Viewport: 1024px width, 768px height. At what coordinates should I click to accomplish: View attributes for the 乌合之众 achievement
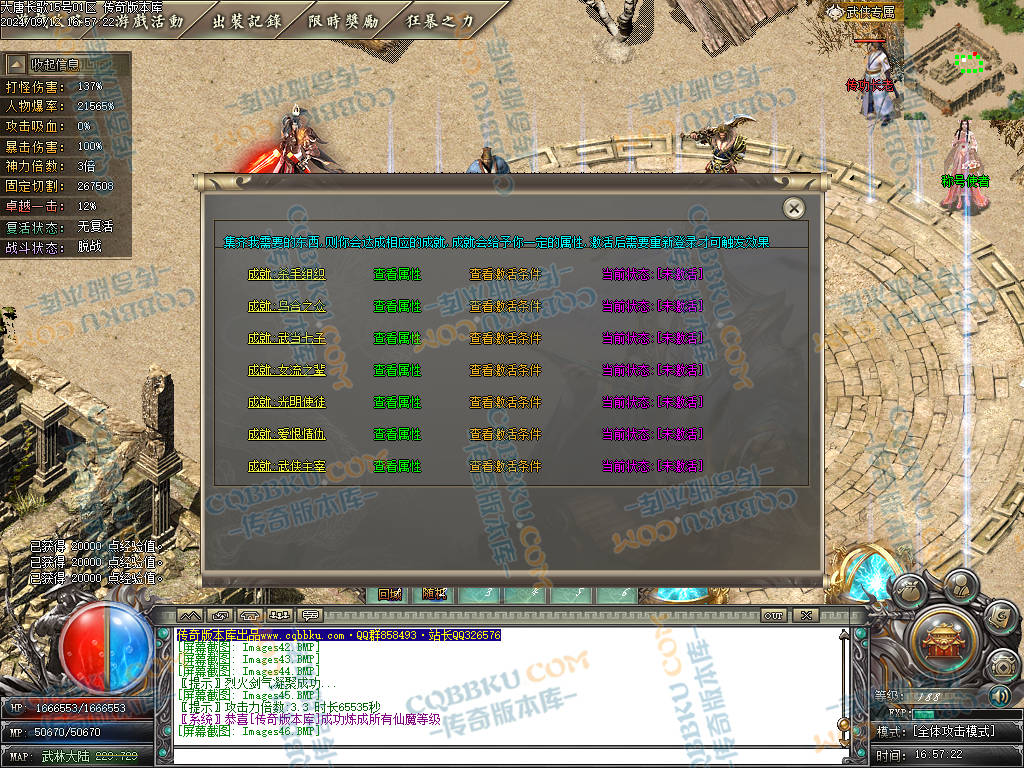click(397, 306)
